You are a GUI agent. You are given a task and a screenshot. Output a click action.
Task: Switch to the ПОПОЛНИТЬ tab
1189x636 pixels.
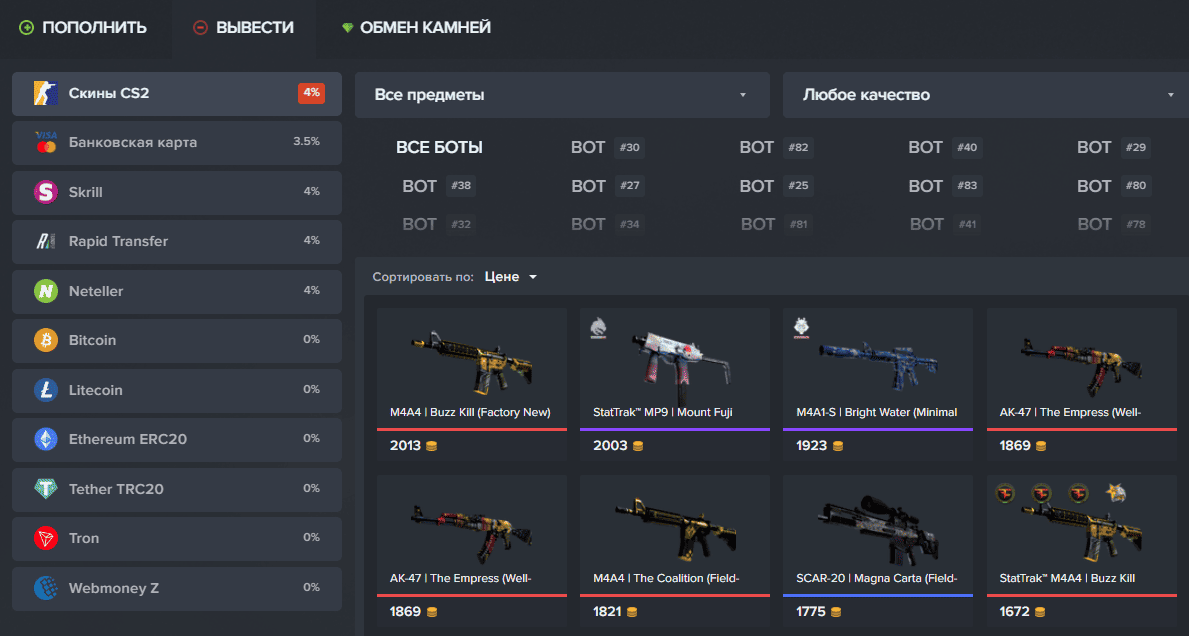click(x=83, y=27)
